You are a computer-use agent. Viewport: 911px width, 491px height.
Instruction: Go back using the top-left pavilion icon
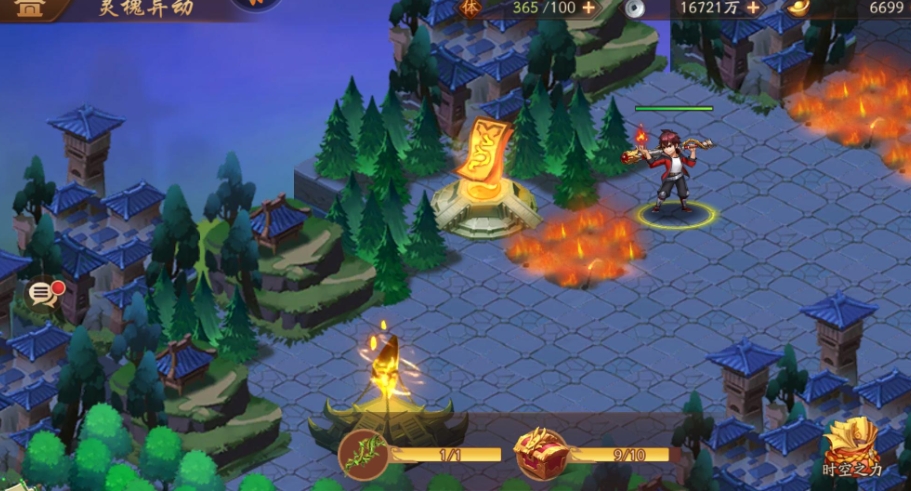click(x=32, y=8)
